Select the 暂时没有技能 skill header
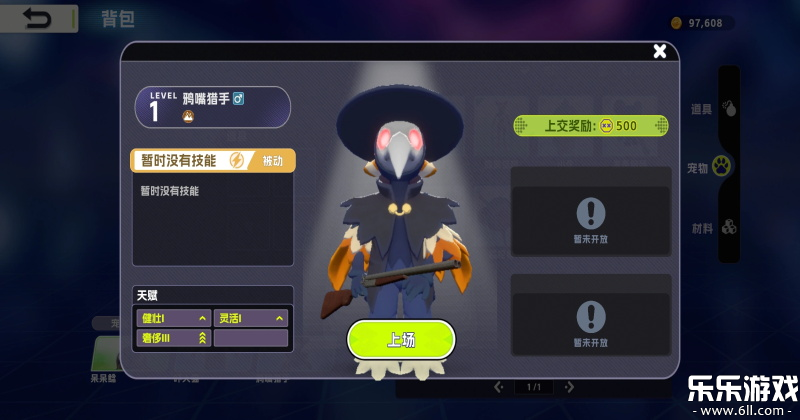Screen dimensions: 800x420 click(190, 161)
